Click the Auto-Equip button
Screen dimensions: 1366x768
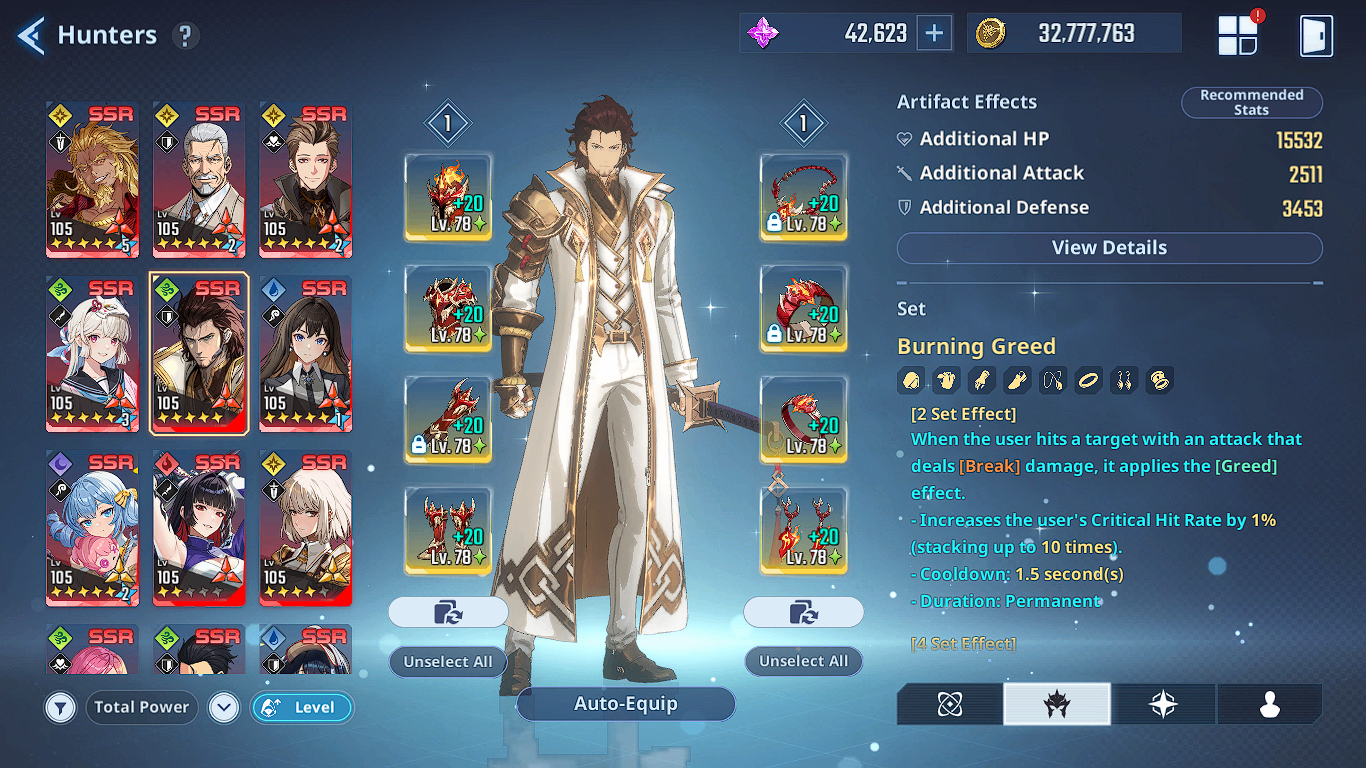625,704
